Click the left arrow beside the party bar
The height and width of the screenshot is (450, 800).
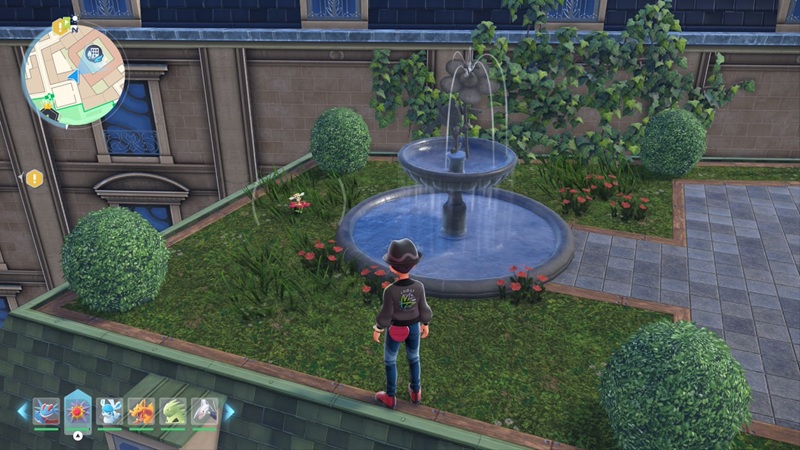[21, 411]
